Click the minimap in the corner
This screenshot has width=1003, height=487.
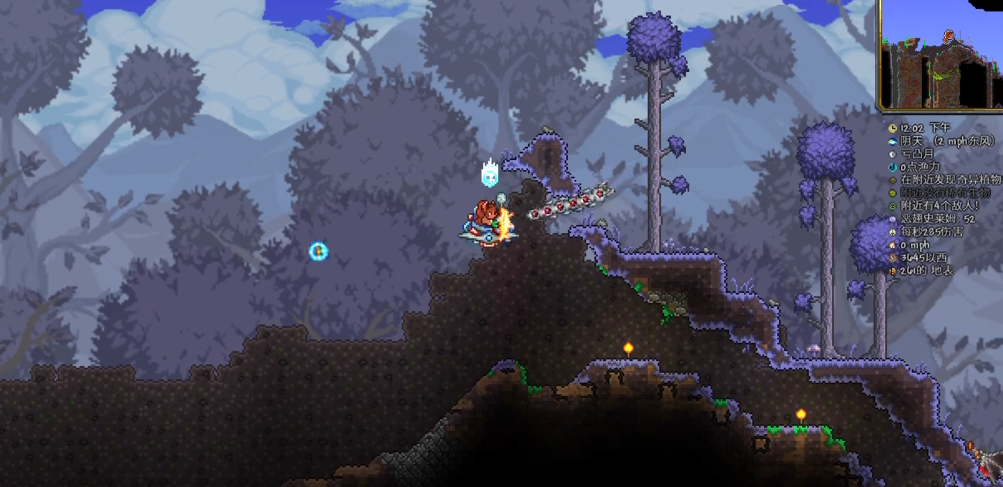coord(940,54)
